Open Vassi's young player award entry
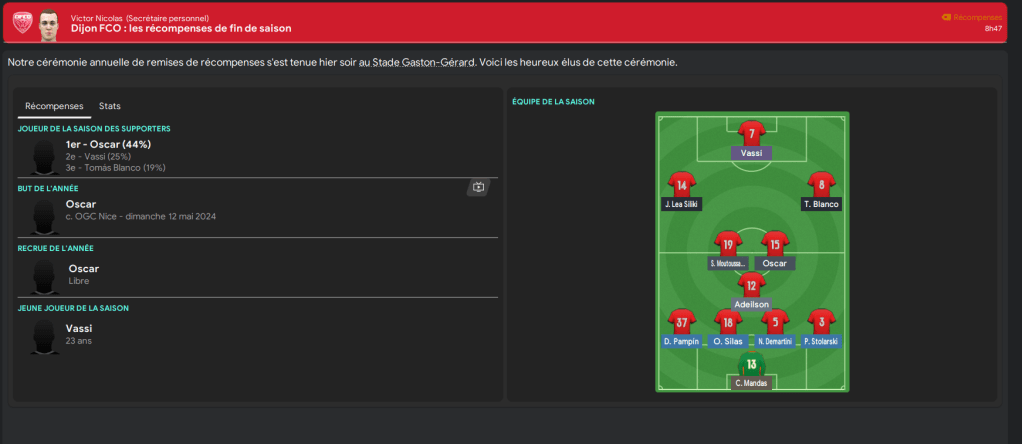1022x444 pixels. pyautogui.click(x=79, y=328)
